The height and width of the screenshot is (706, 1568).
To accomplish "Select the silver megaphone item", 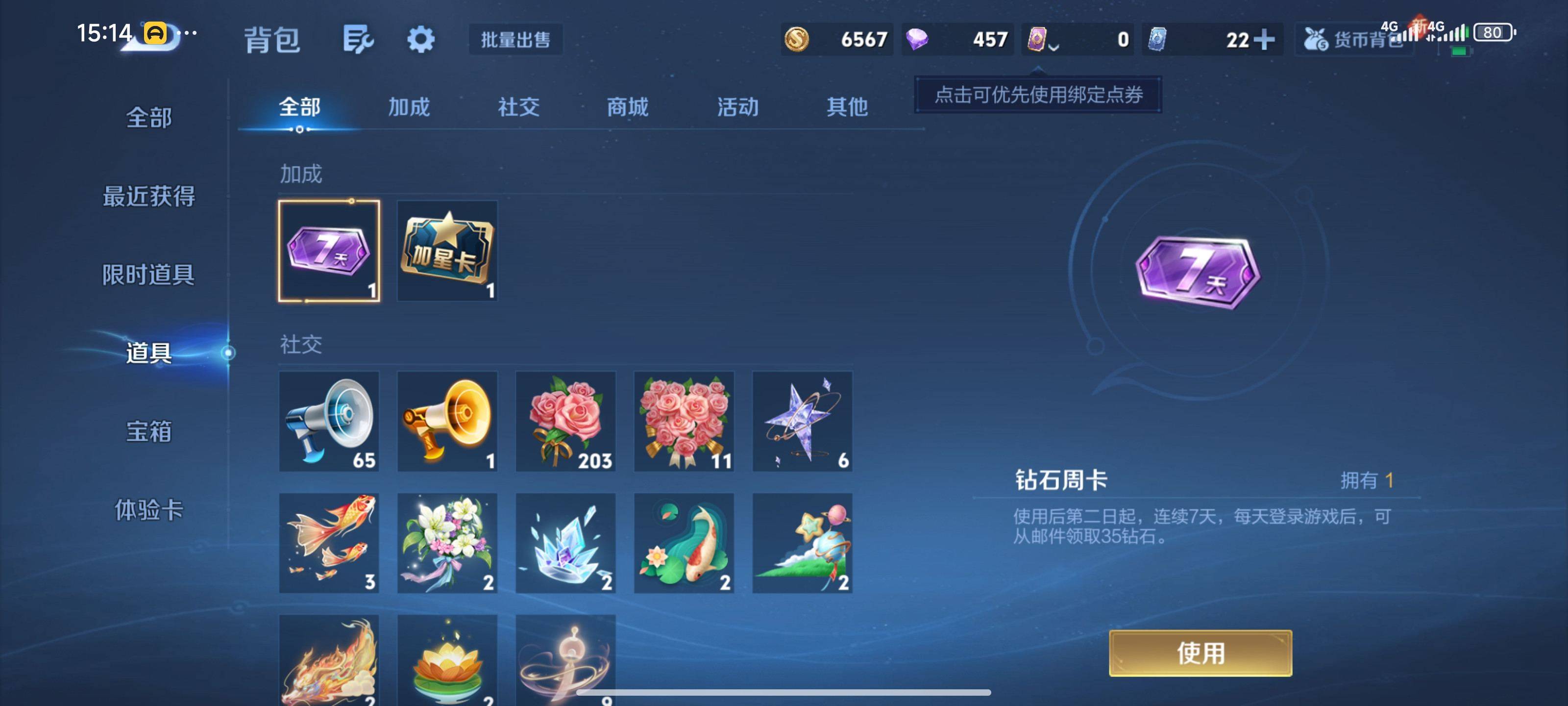I will (x=329, y=421).
